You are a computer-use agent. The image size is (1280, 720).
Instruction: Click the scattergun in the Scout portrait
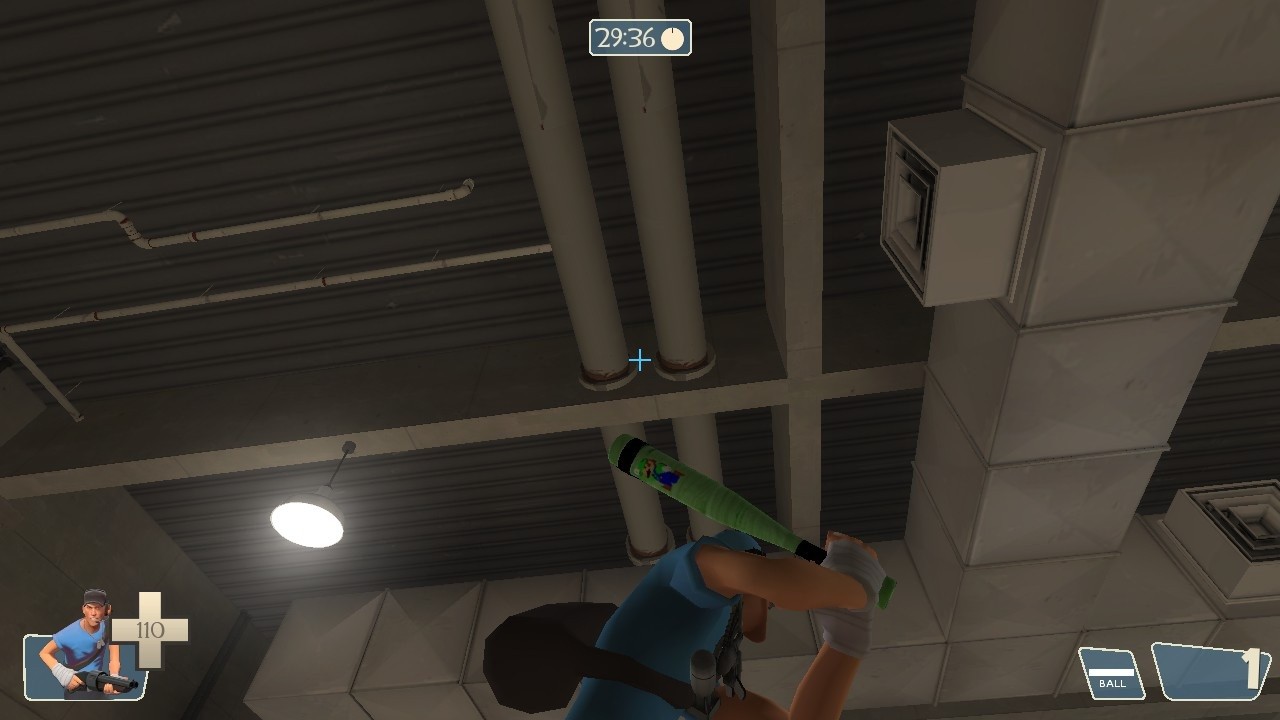tap(105, 683)
